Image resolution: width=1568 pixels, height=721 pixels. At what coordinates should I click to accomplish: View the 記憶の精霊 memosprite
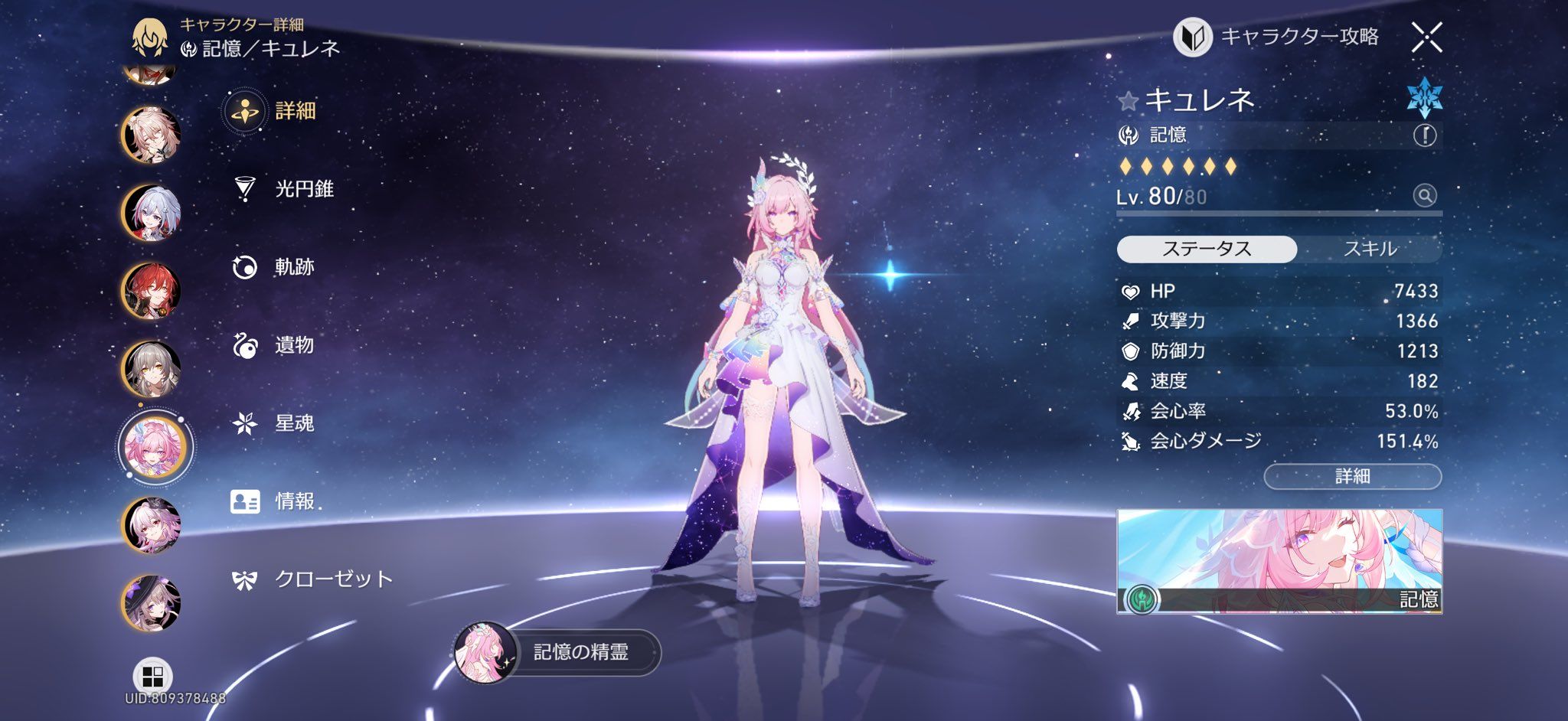(559, 652)
